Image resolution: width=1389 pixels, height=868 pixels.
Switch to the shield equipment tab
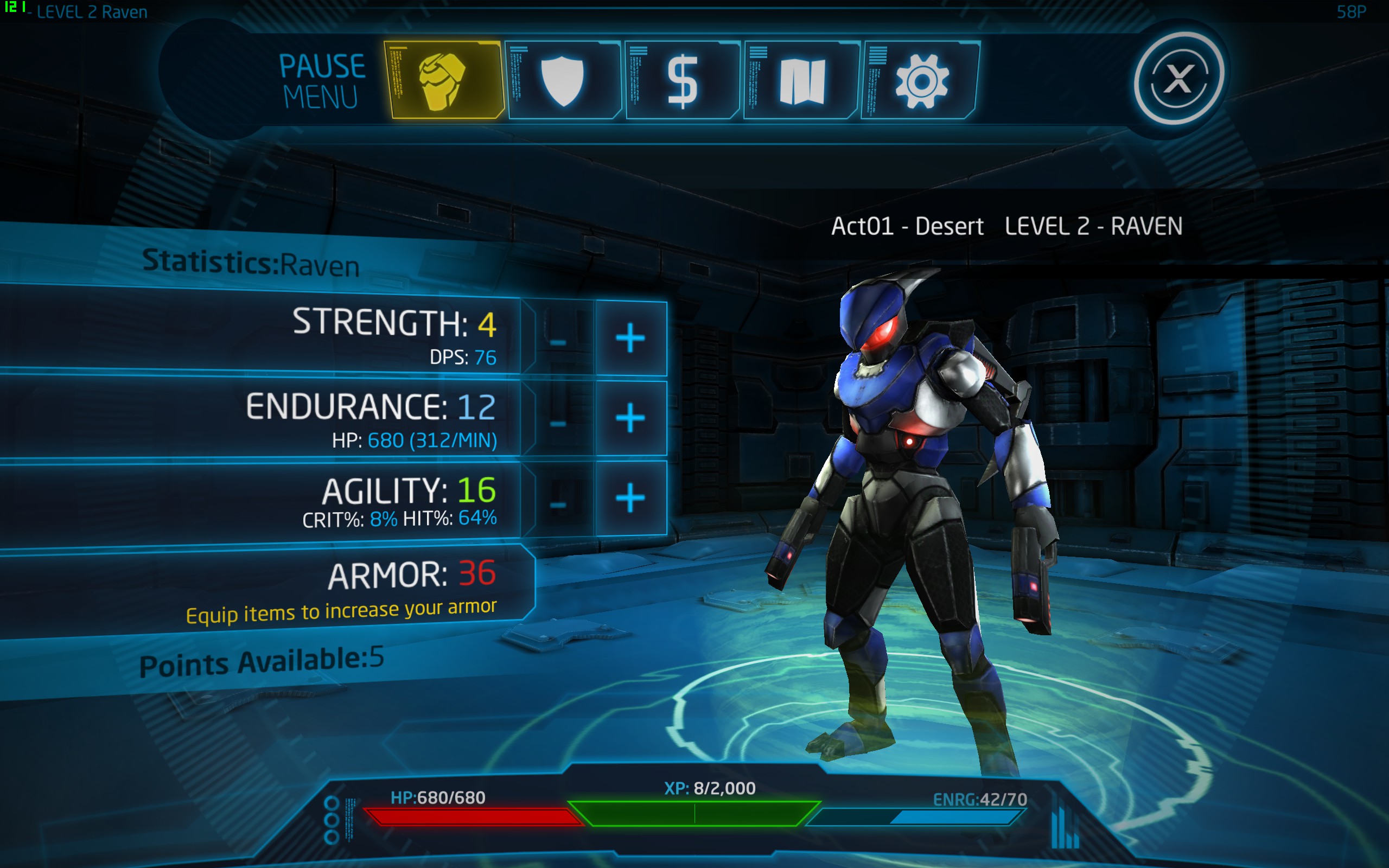click(563, 80)
